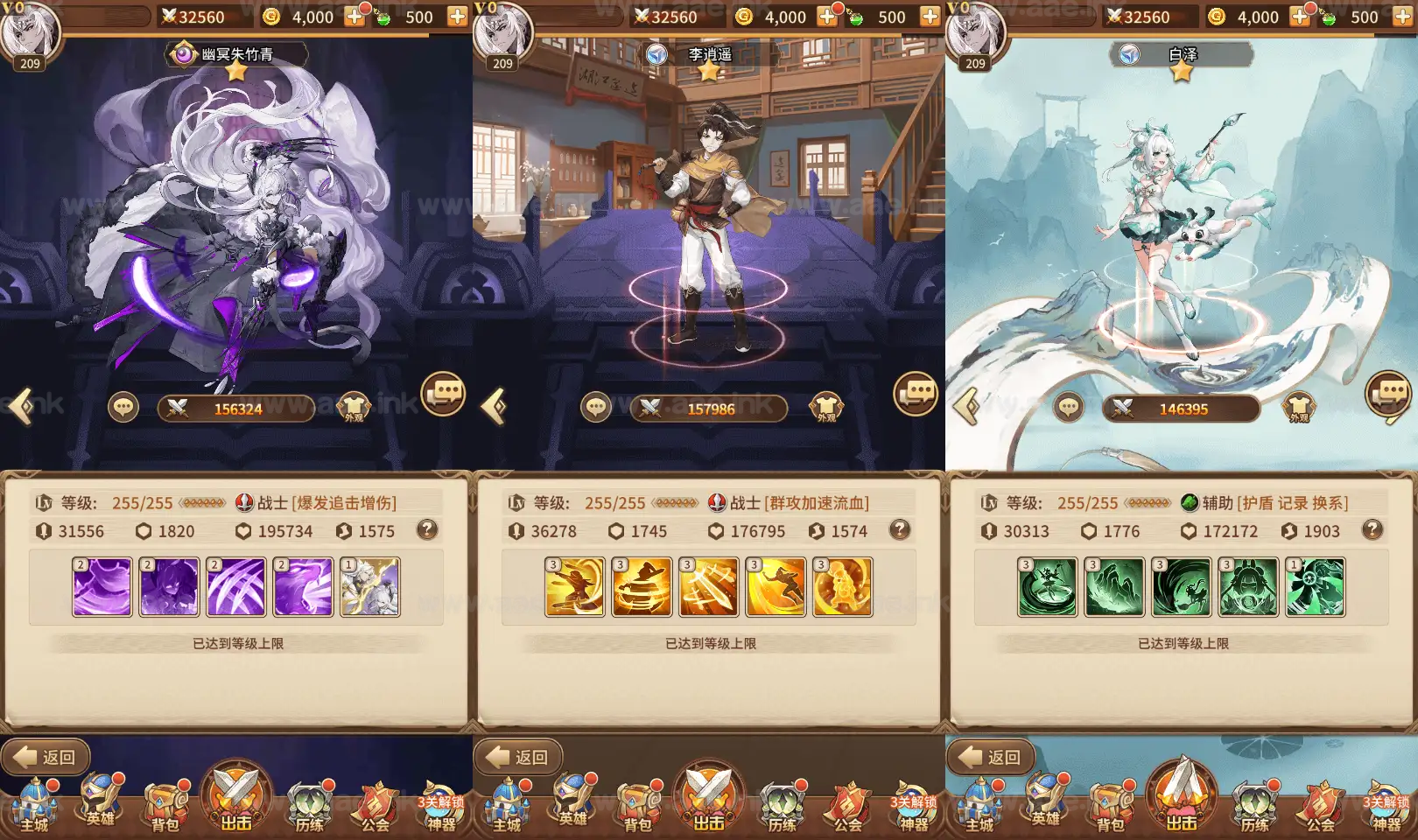Select 李逍遥's golden running figure skill icon

[776, 587]
